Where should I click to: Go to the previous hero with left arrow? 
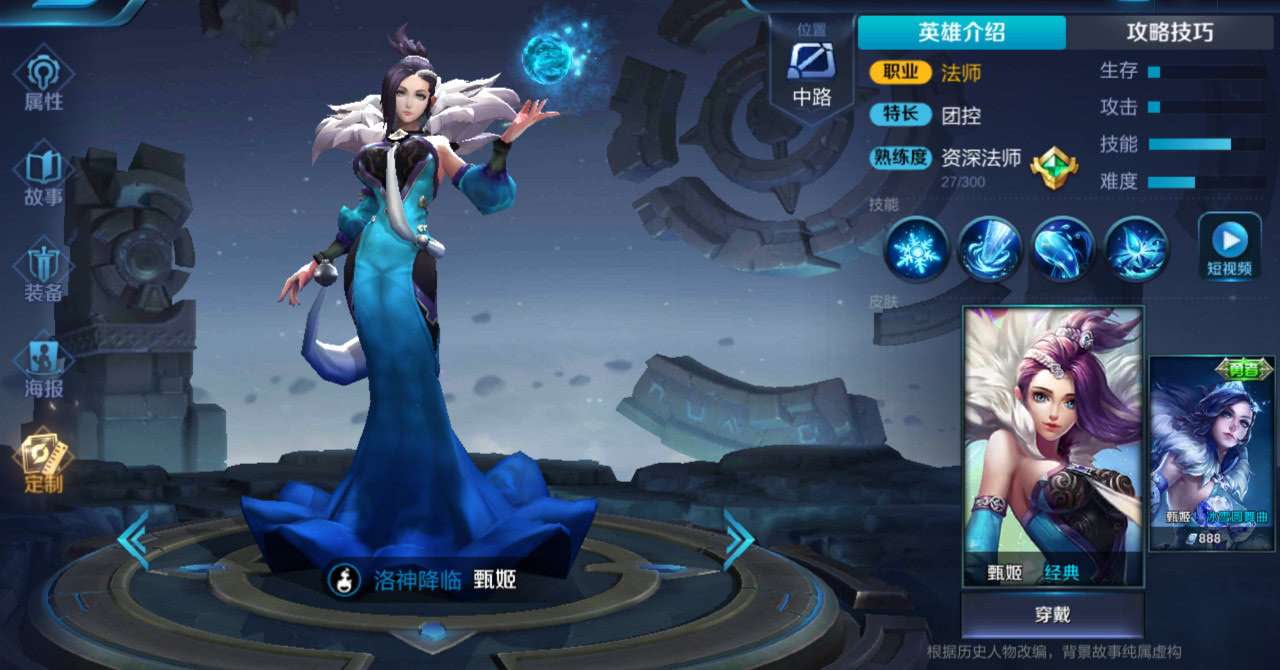point(133,541)
